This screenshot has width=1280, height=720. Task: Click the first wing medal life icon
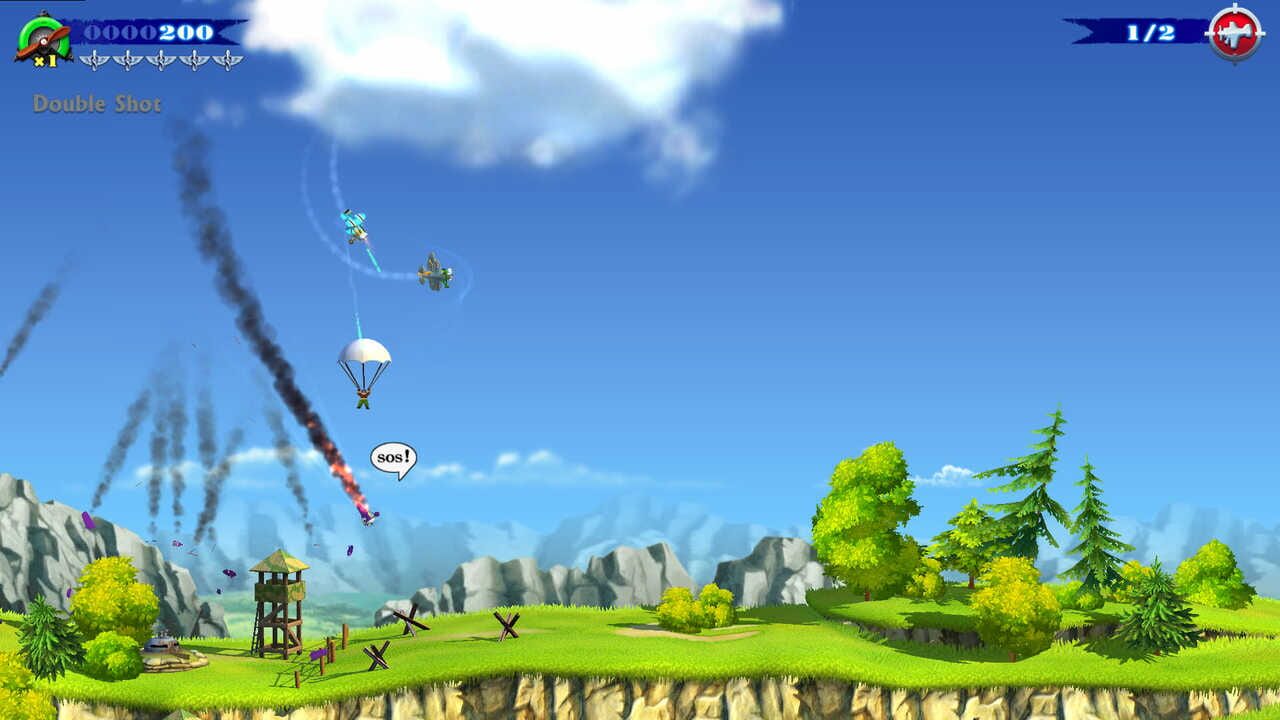pyautogui.click(x=95, y=60)
